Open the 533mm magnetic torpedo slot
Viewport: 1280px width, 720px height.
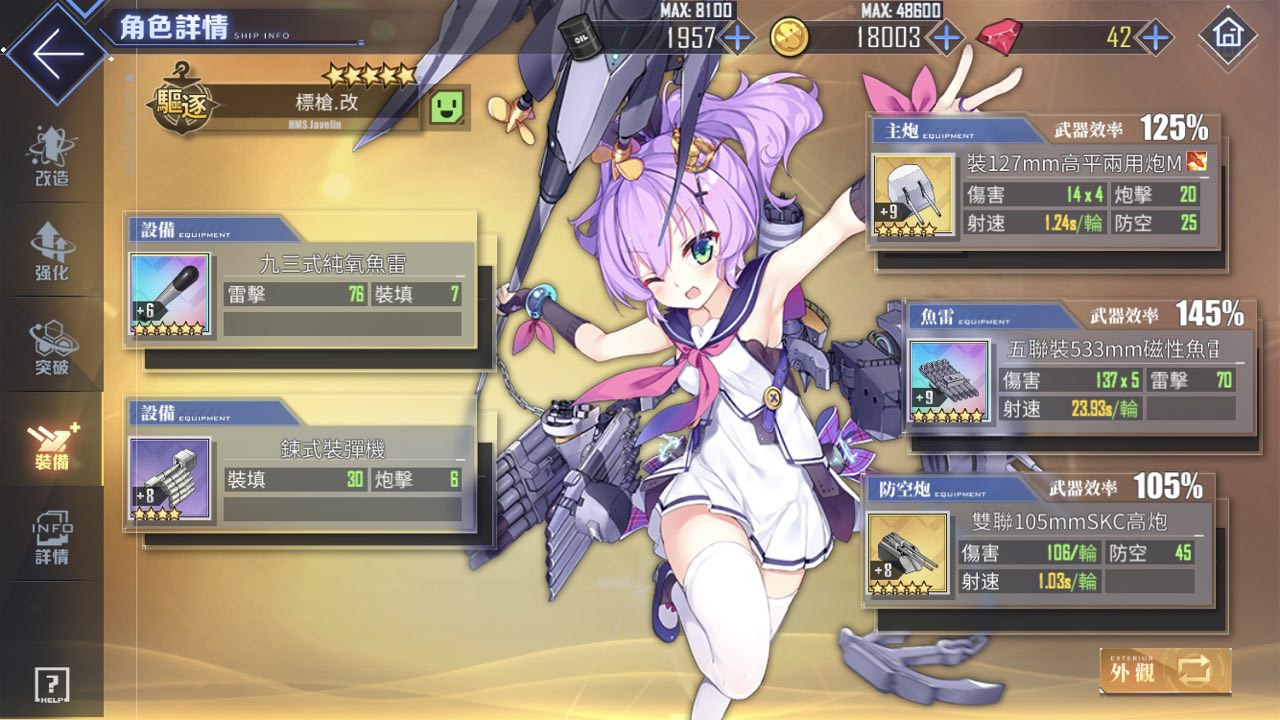1079,368
